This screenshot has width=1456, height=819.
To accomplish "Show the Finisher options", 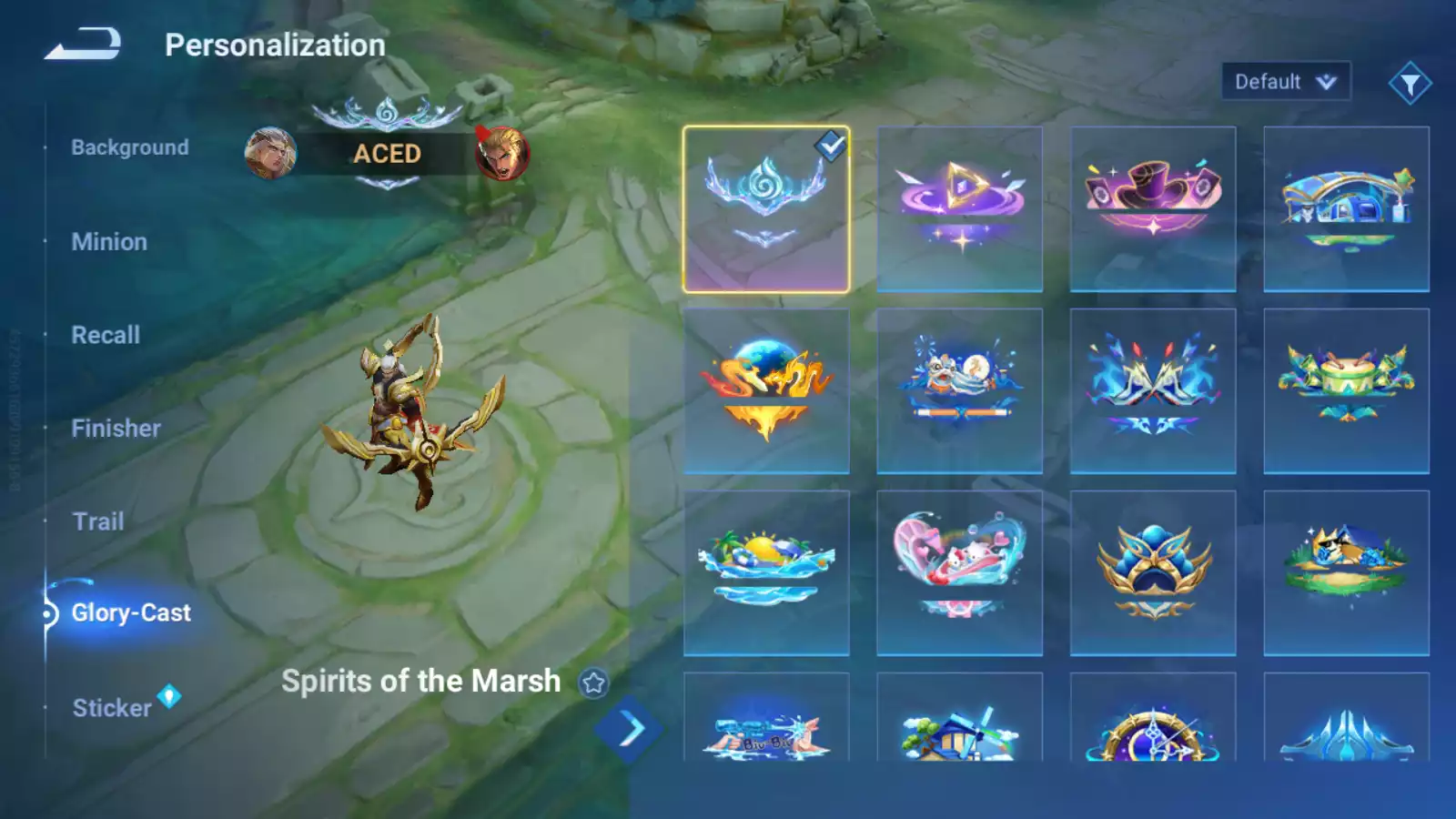I will point(116,429).
